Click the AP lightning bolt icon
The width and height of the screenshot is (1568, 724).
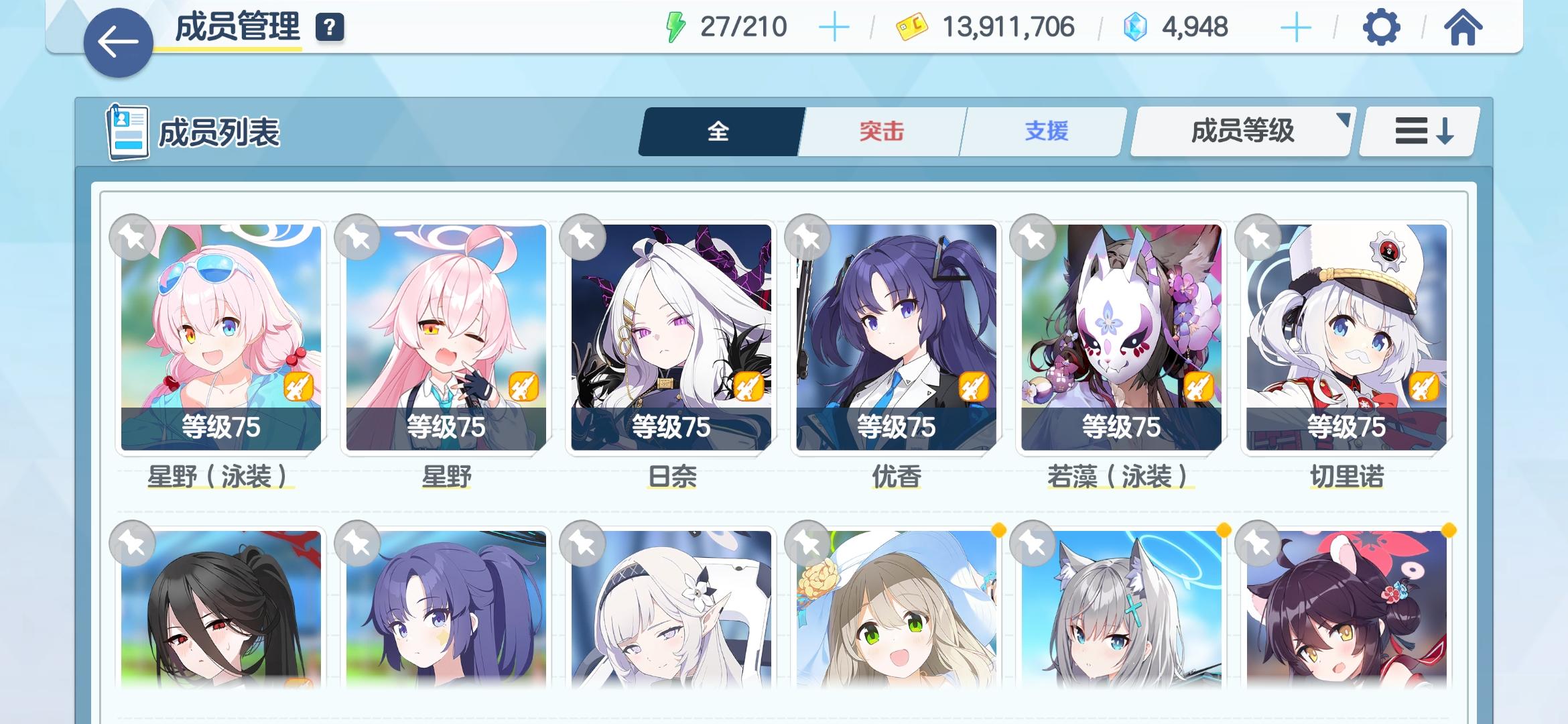tap(675, 27)
